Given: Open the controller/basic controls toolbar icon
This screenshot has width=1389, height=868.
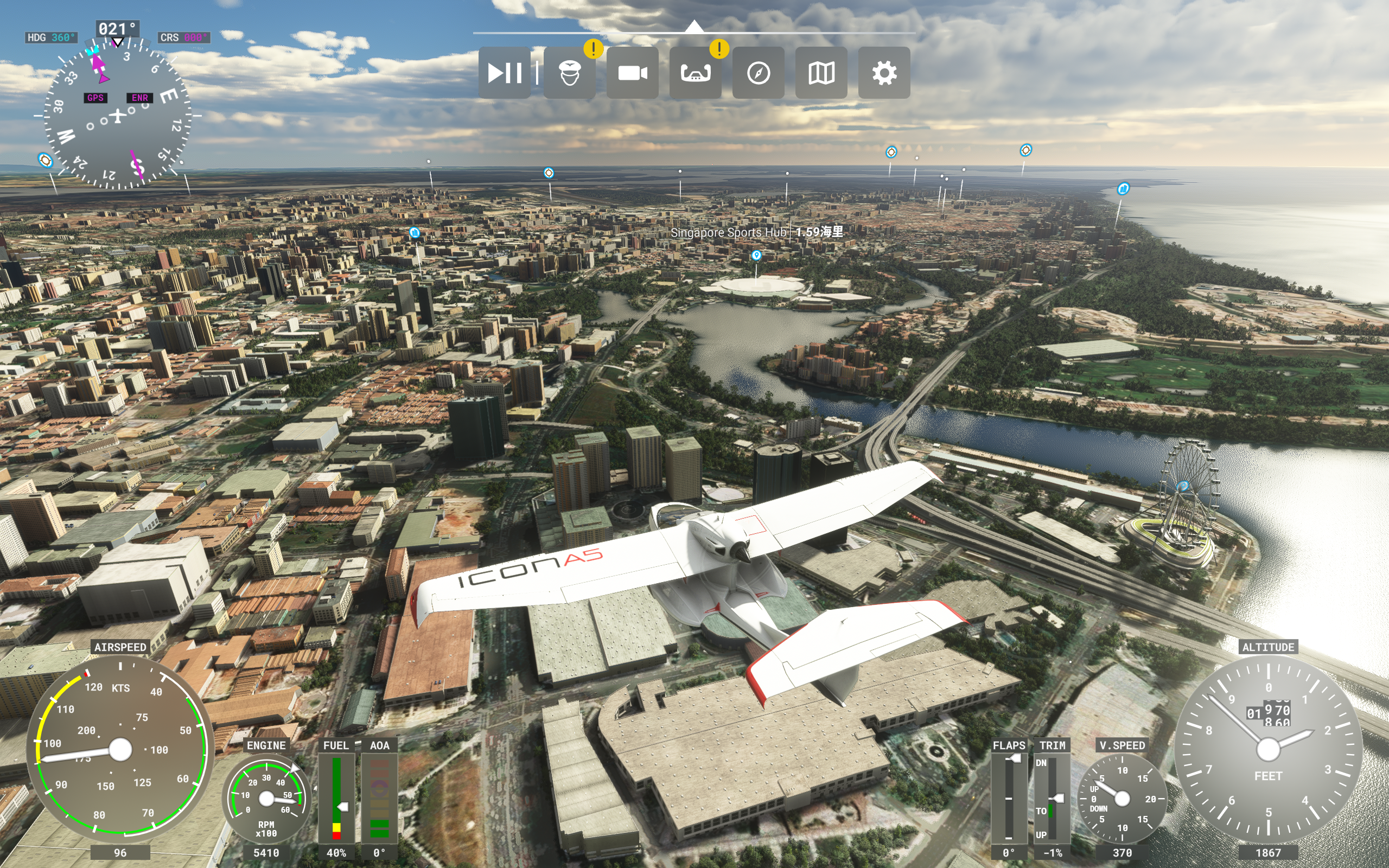Looking at the screenshot, I should pyautogui.click(x=695, y=73).
